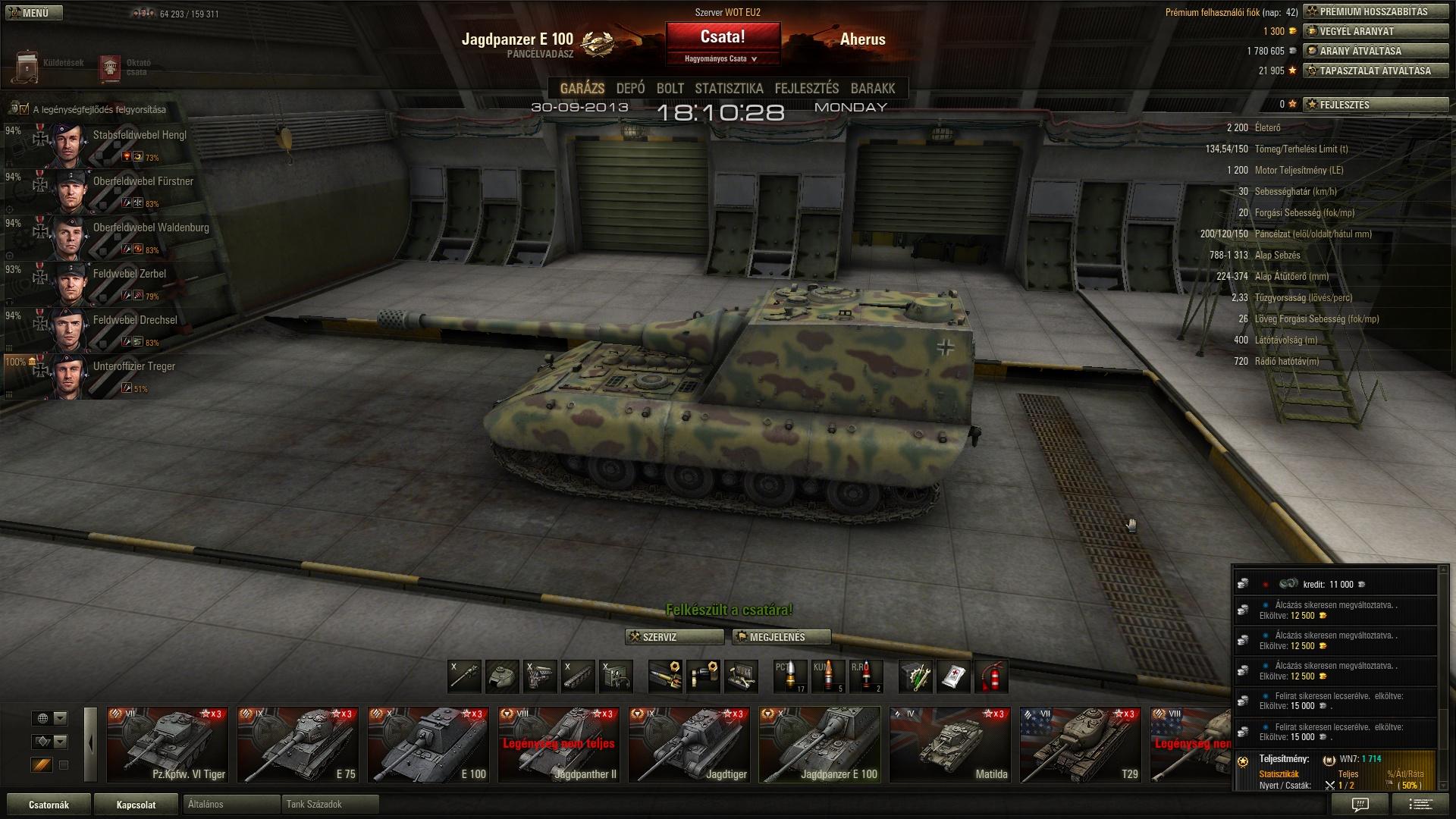Open the ARANY ÁTVÁLTÁSA gold exchange

tap(1374, 52)
